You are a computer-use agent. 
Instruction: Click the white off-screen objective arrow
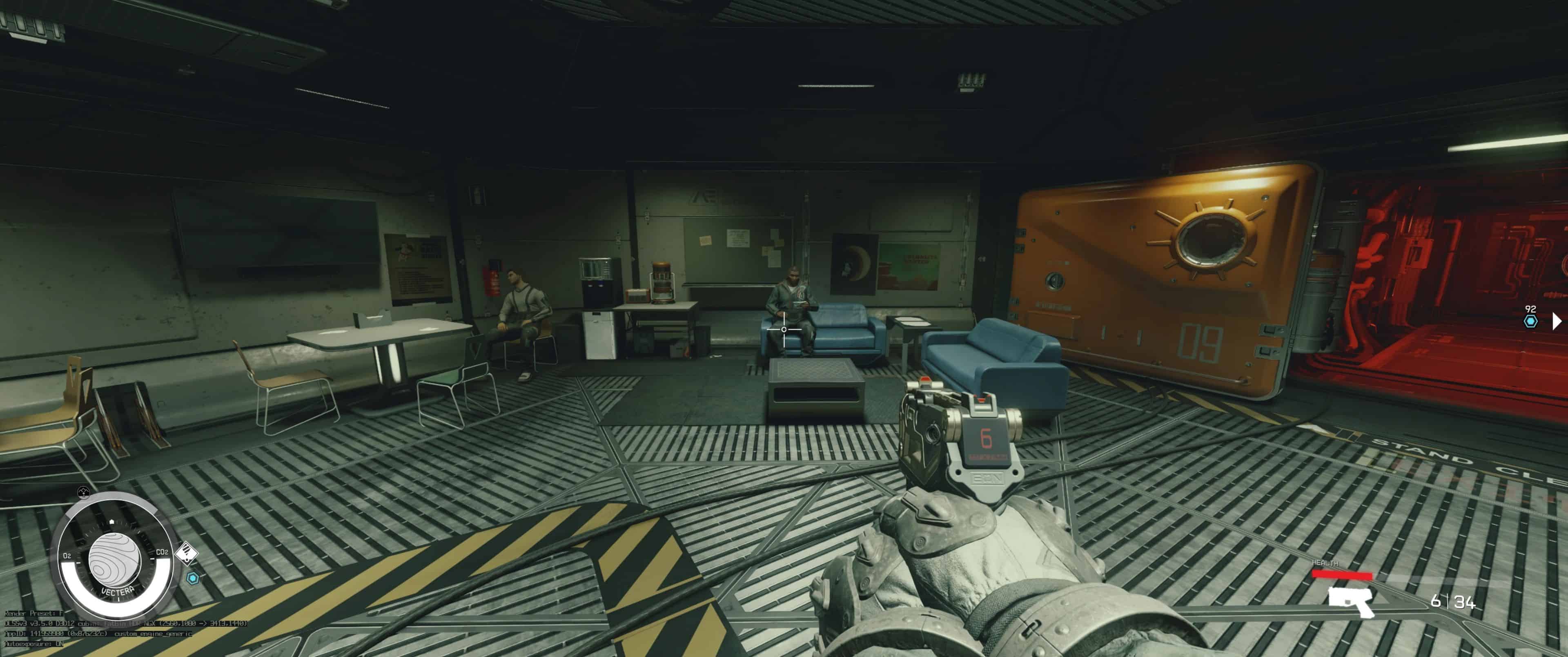coord(1557,320)
